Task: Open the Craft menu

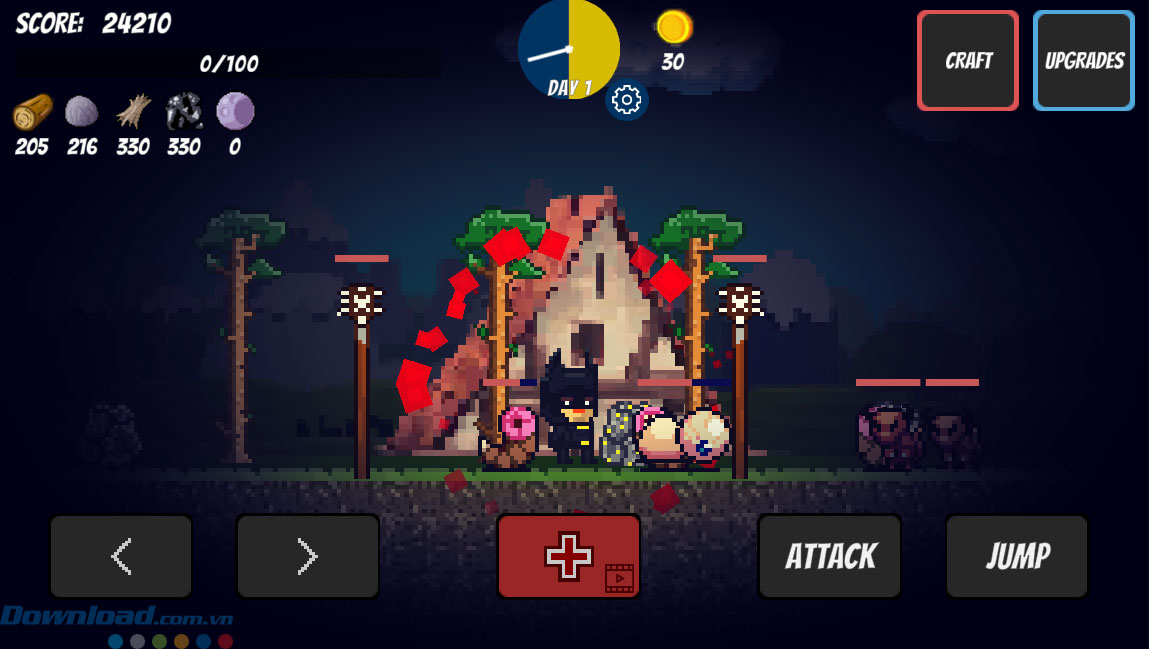Action: [x=967, y=60]
